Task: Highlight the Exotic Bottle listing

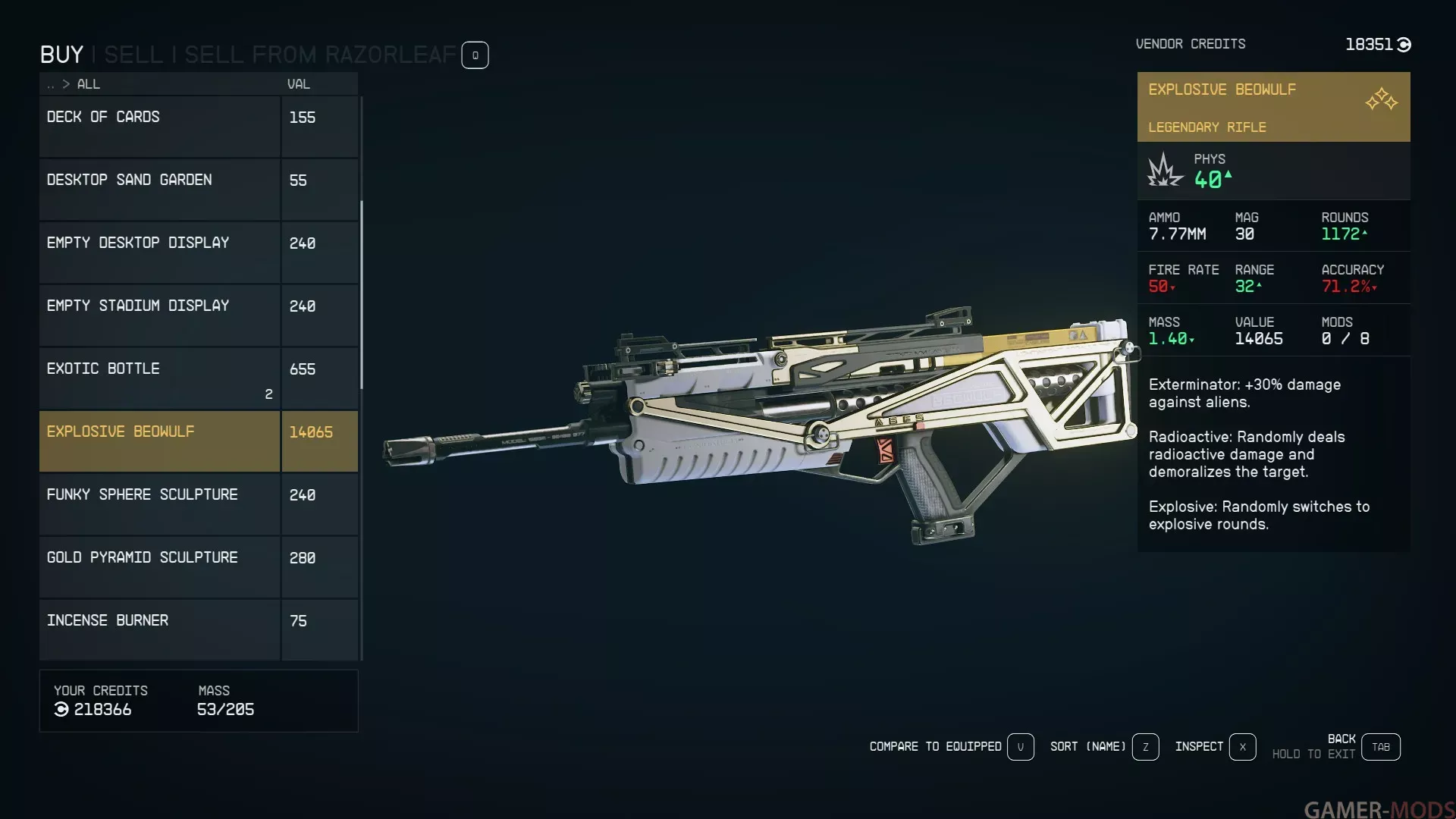Action: (x=159, y=378)
